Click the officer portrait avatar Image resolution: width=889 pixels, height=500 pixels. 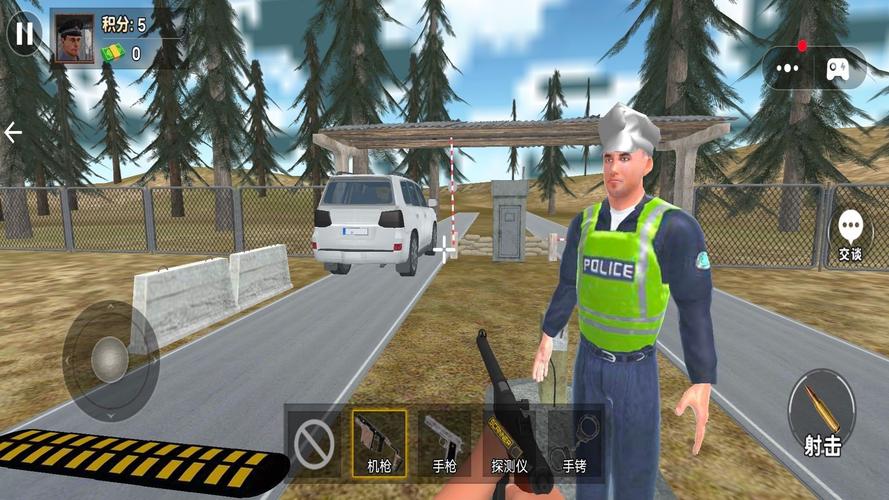tap(73, 38)
